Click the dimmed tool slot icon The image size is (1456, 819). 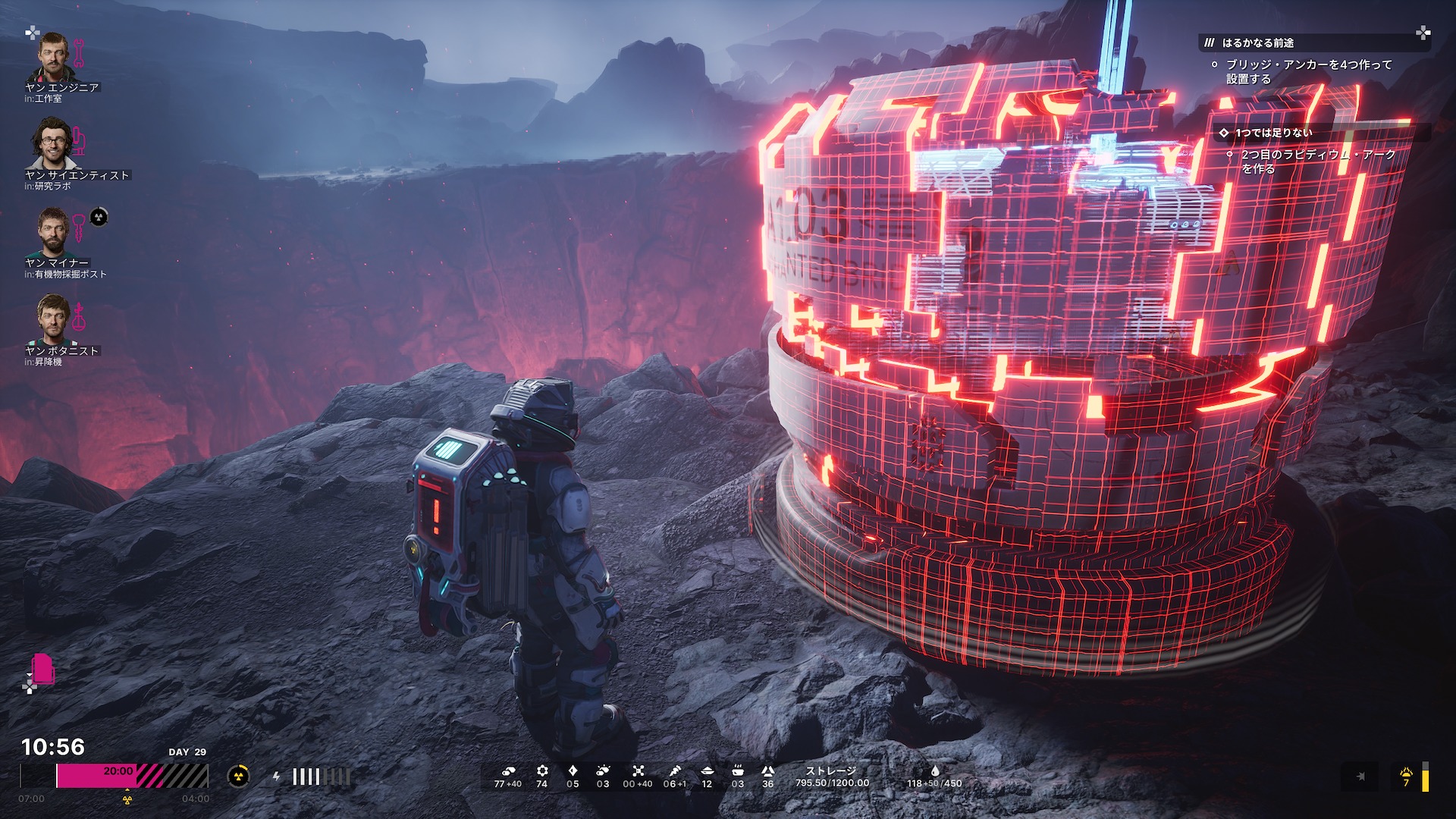(x=1360, y=777)
